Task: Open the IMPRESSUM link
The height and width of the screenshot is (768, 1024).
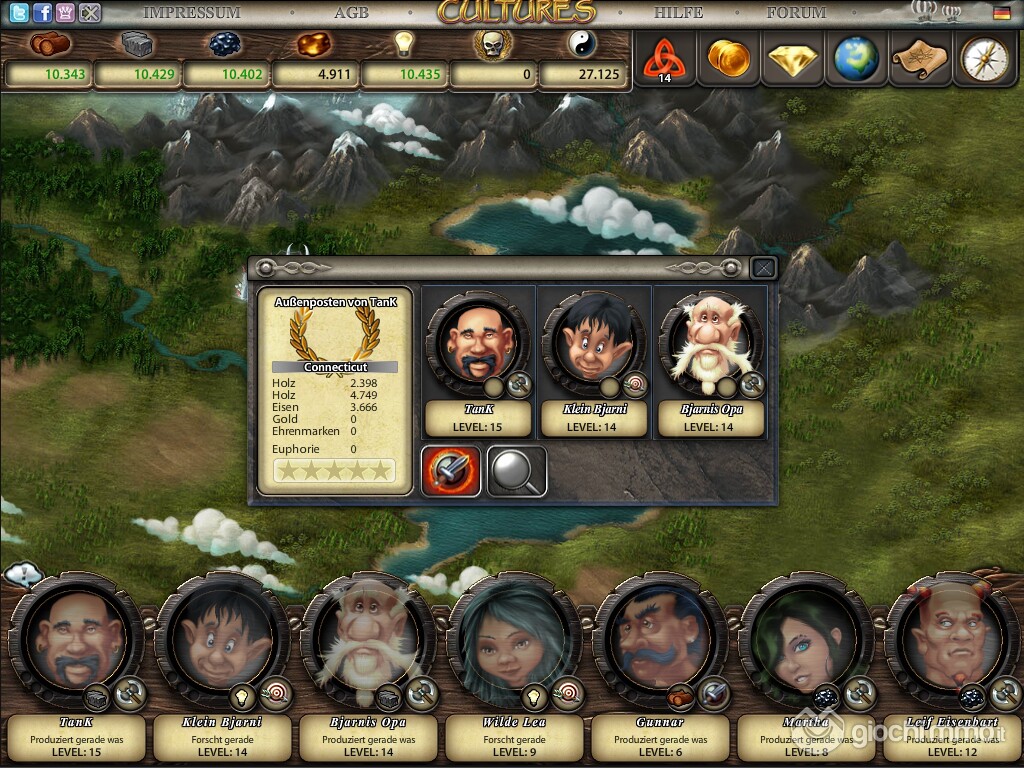Action: (x=192, y=13)
